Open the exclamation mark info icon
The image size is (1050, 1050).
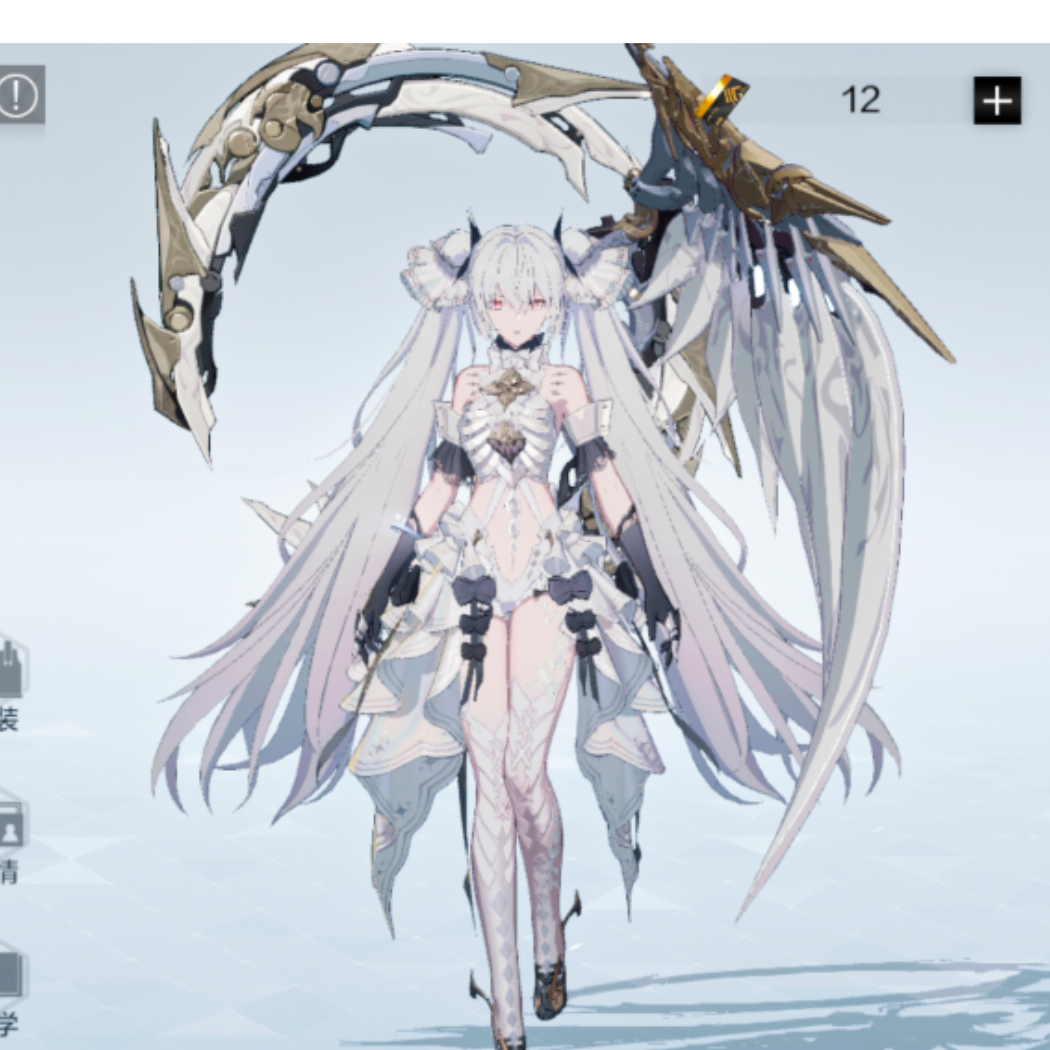[17, 96]
